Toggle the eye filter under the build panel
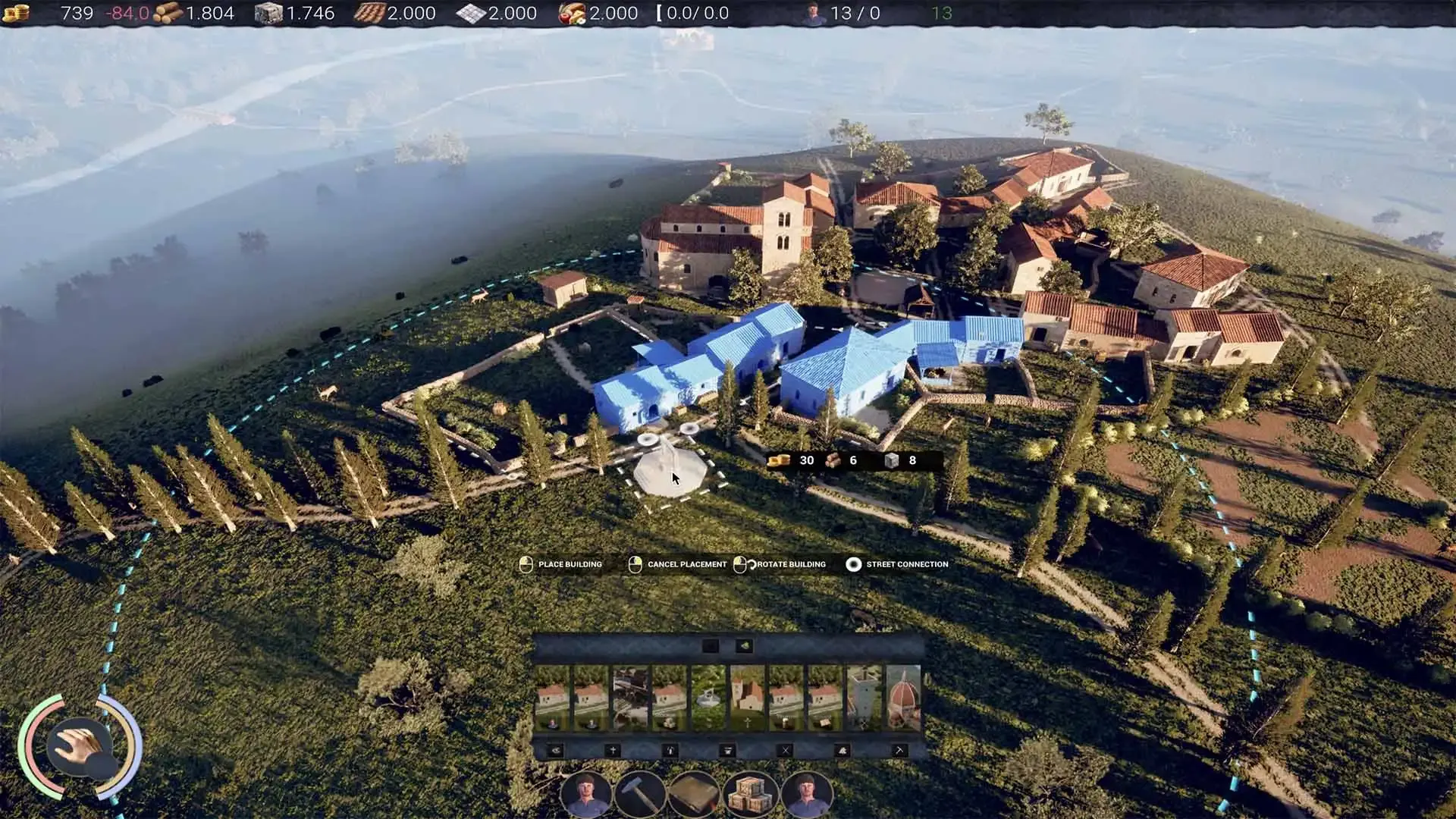 click(x=556, y=750)
